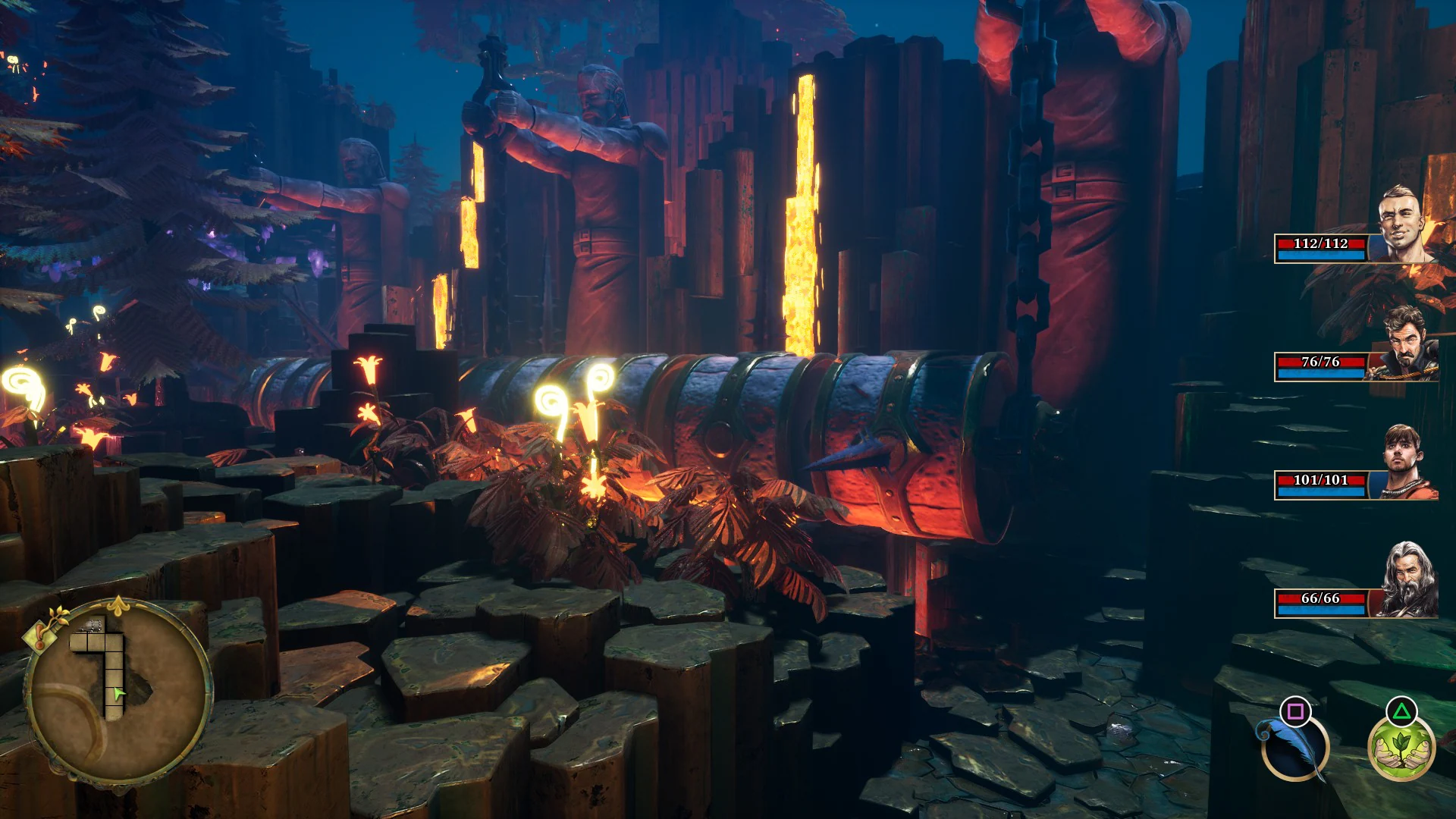
Task: Pick the young brown-haired party member portrait
Action: tap(1407, 463)
